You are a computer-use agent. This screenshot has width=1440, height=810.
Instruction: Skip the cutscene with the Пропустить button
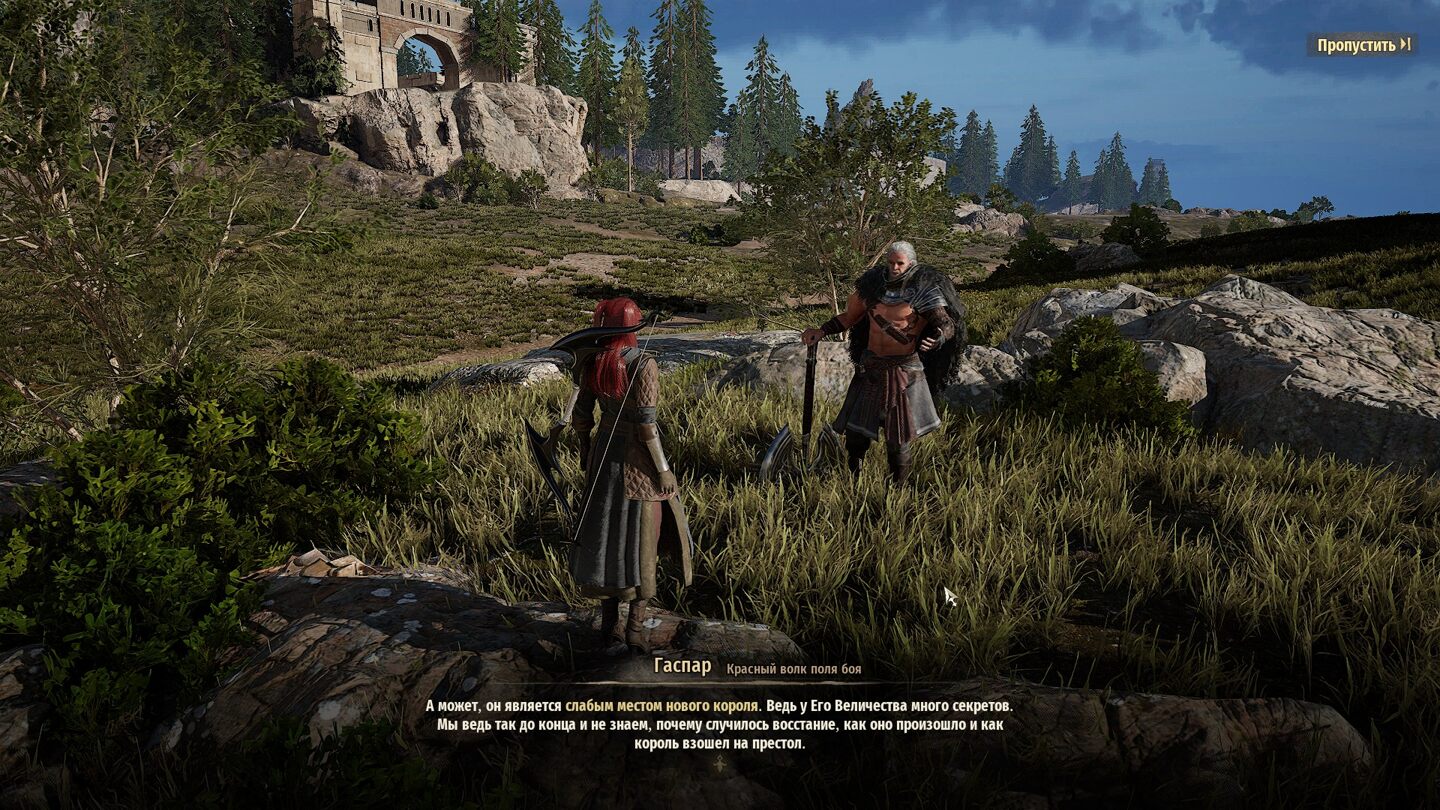(x=1362, y=45)
